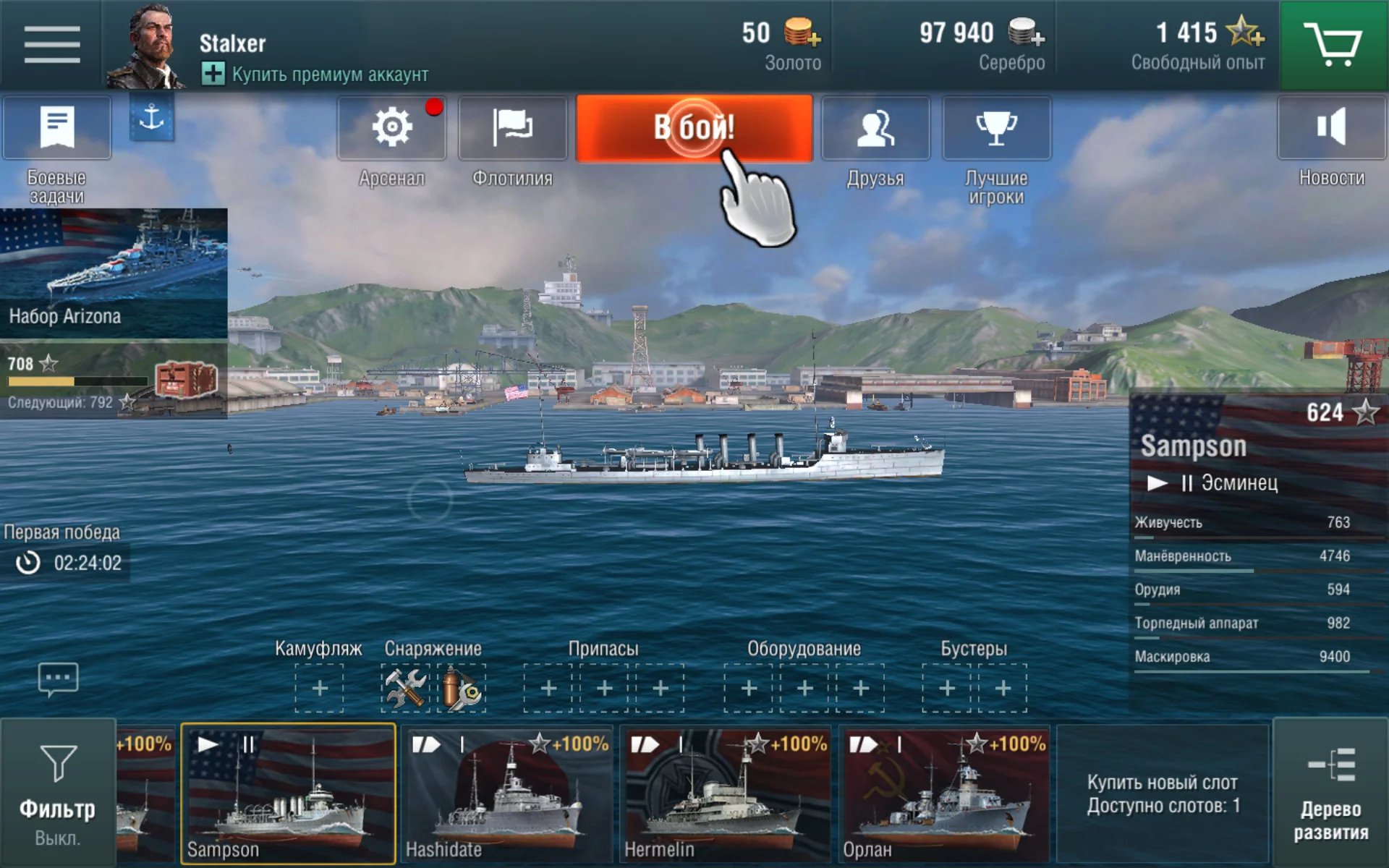
Task: Add gold using the Золото counter
Action: coord(802,33)
